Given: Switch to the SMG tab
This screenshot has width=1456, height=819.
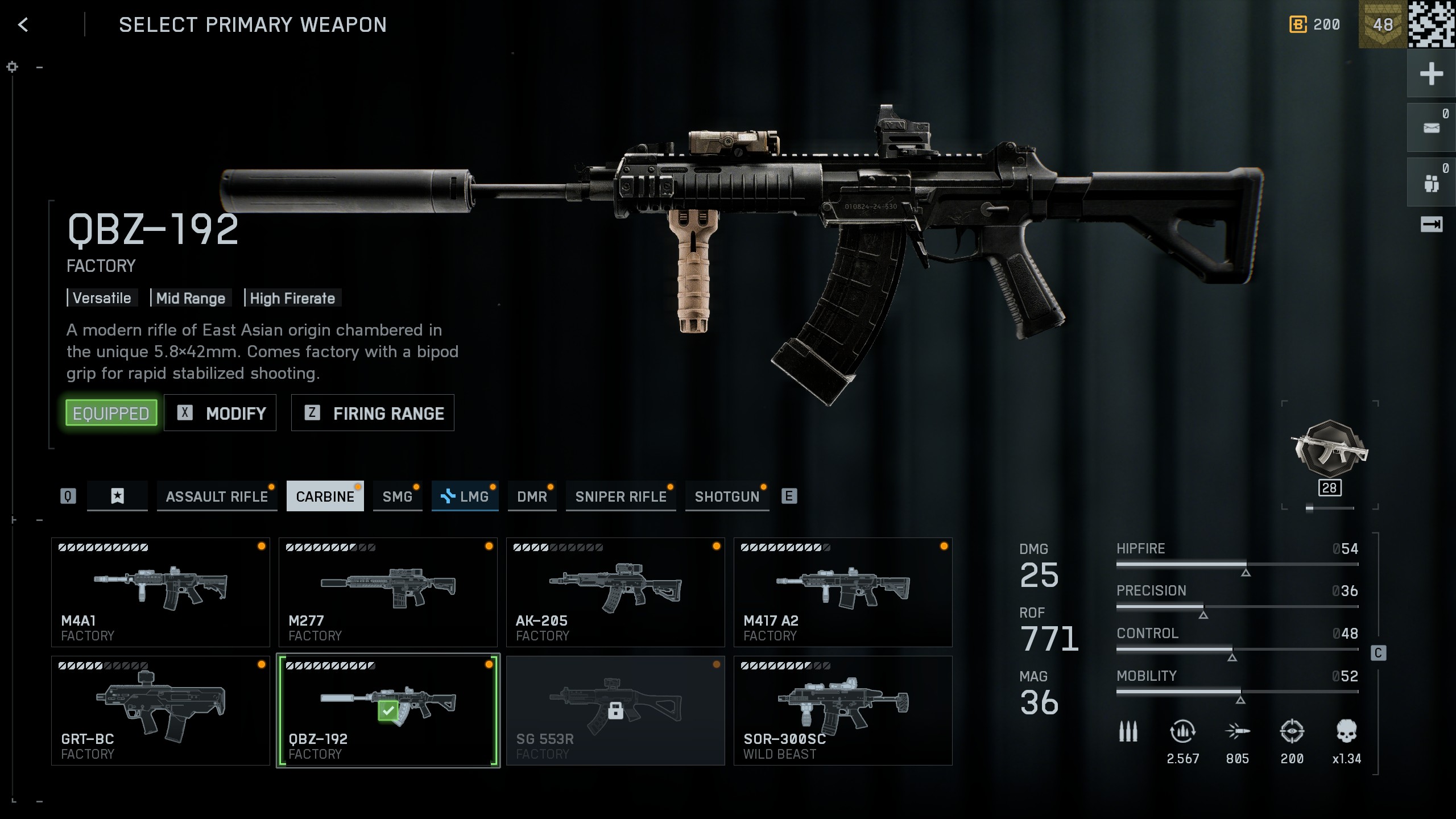Looking at the screenshot, I should [x=397, y=497].
